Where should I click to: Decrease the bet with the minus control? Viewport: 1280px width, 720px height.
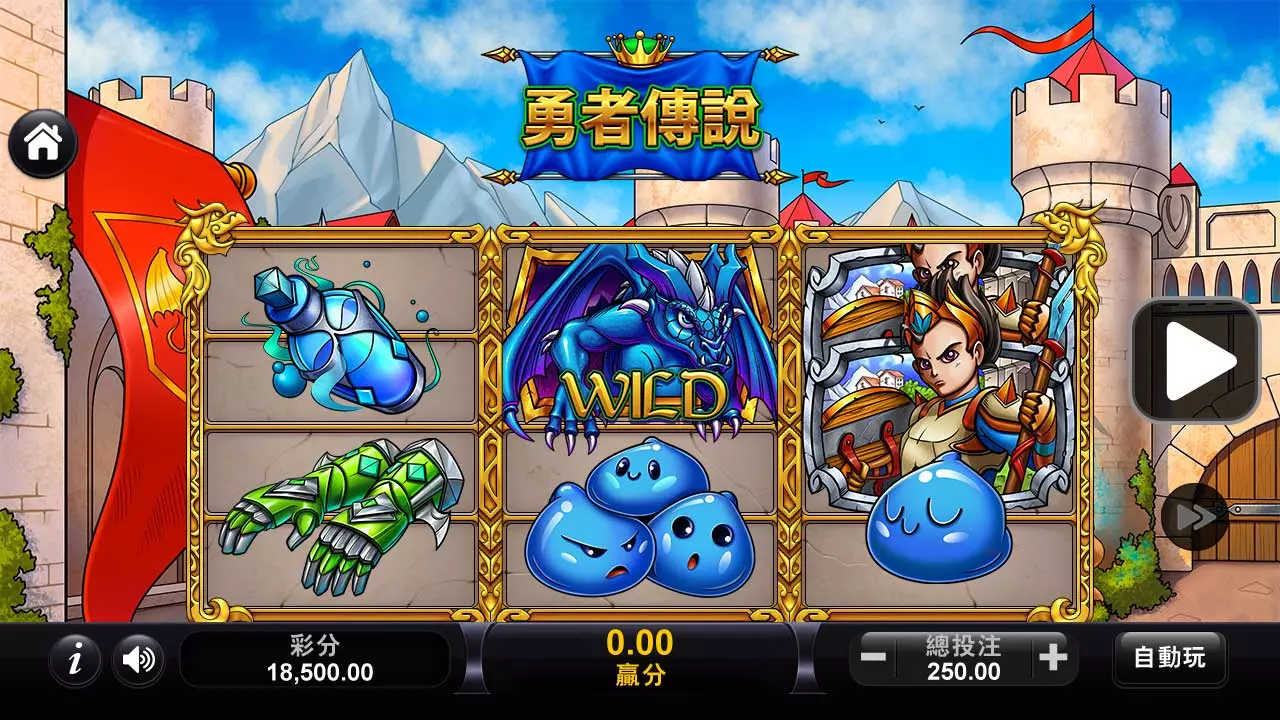[x=874, y=658]
